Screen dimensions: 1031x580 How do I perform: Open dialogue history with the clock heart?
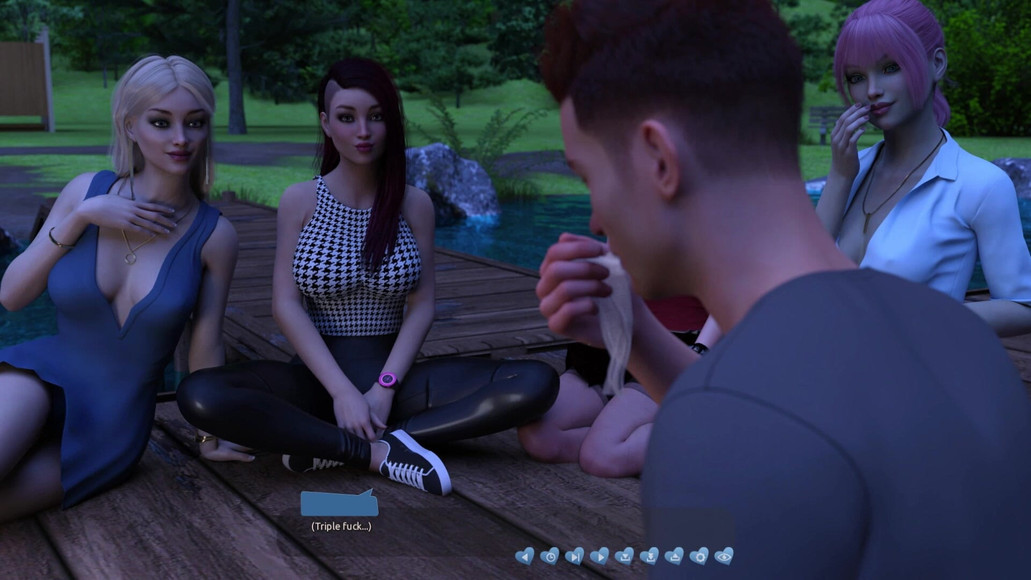click(549, 556)
